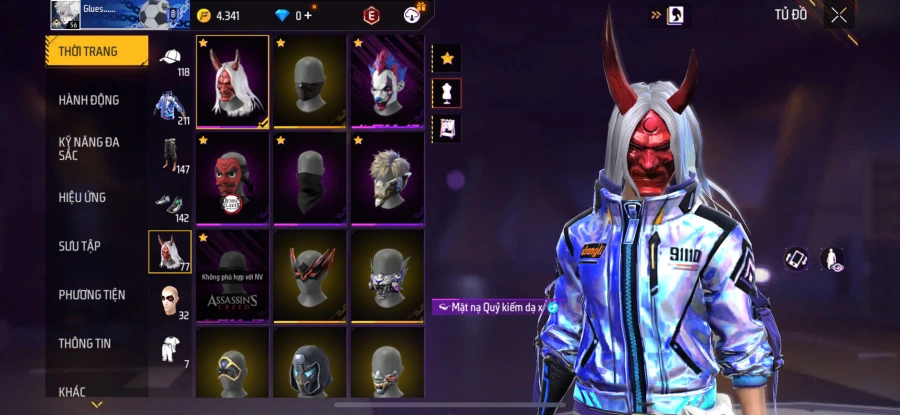Switch to the Hành Động category
This screenshot has width=900, height=415.
[89, 100]
